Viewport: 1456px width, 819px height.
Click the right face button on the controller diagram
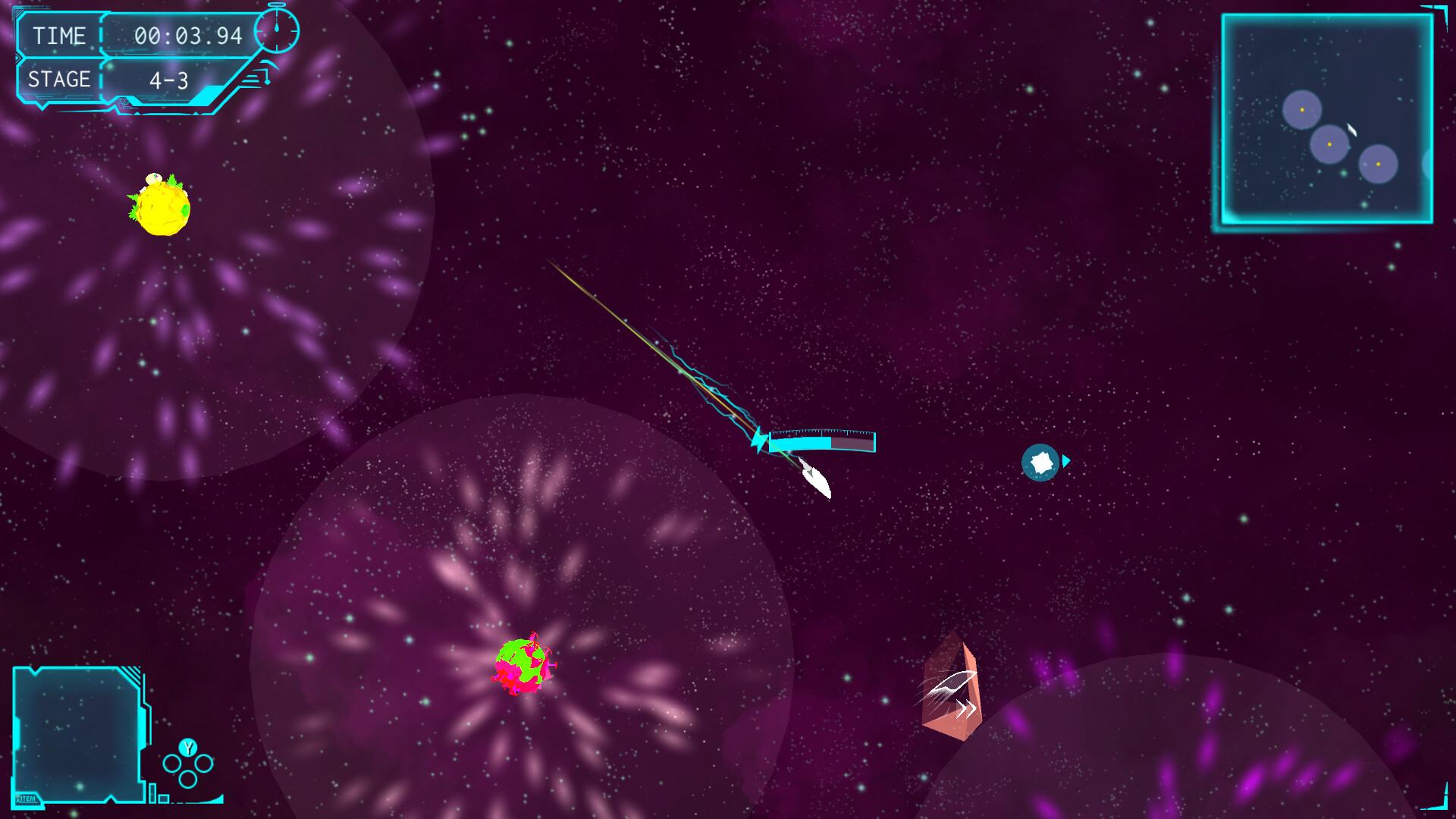206,762
